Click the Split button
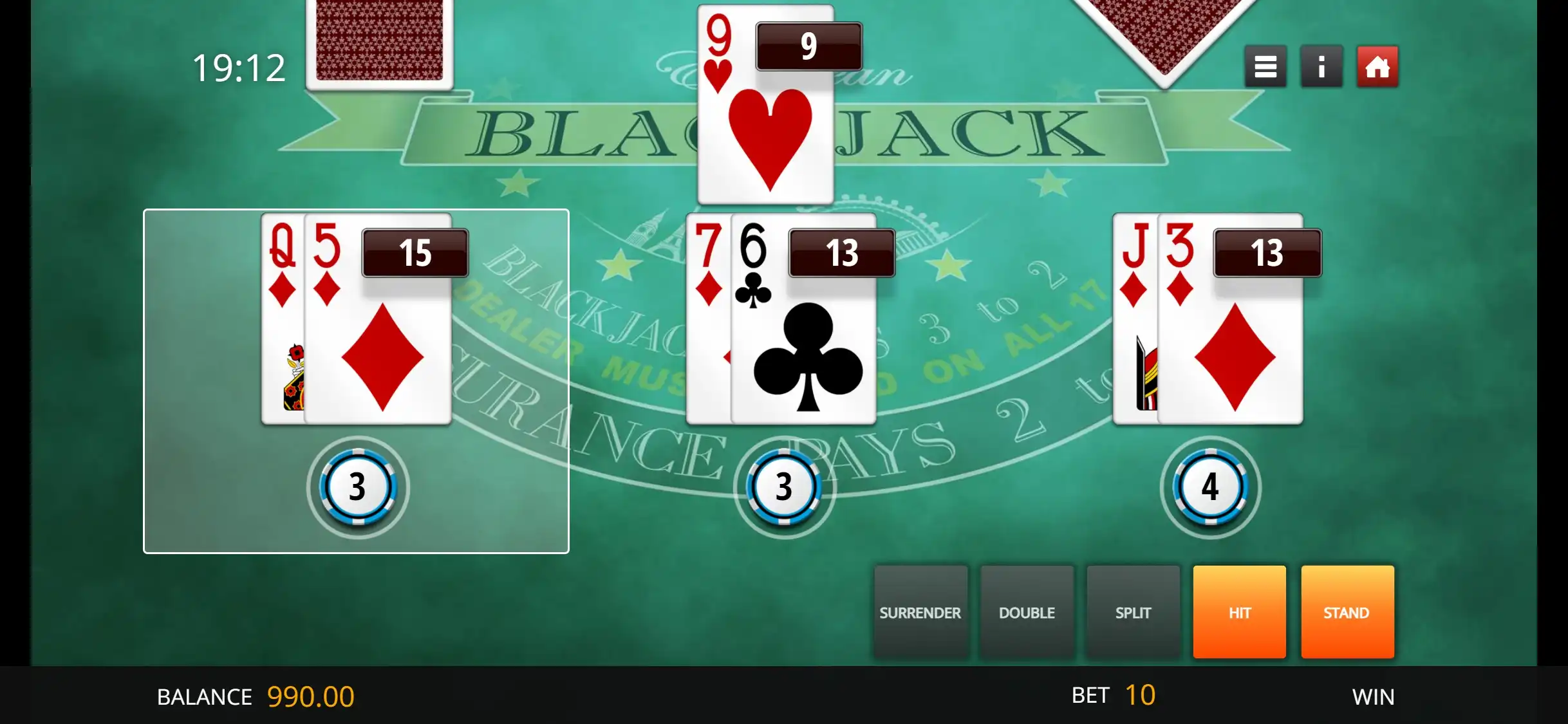1568x724 pixels. tap(1133, 612)
